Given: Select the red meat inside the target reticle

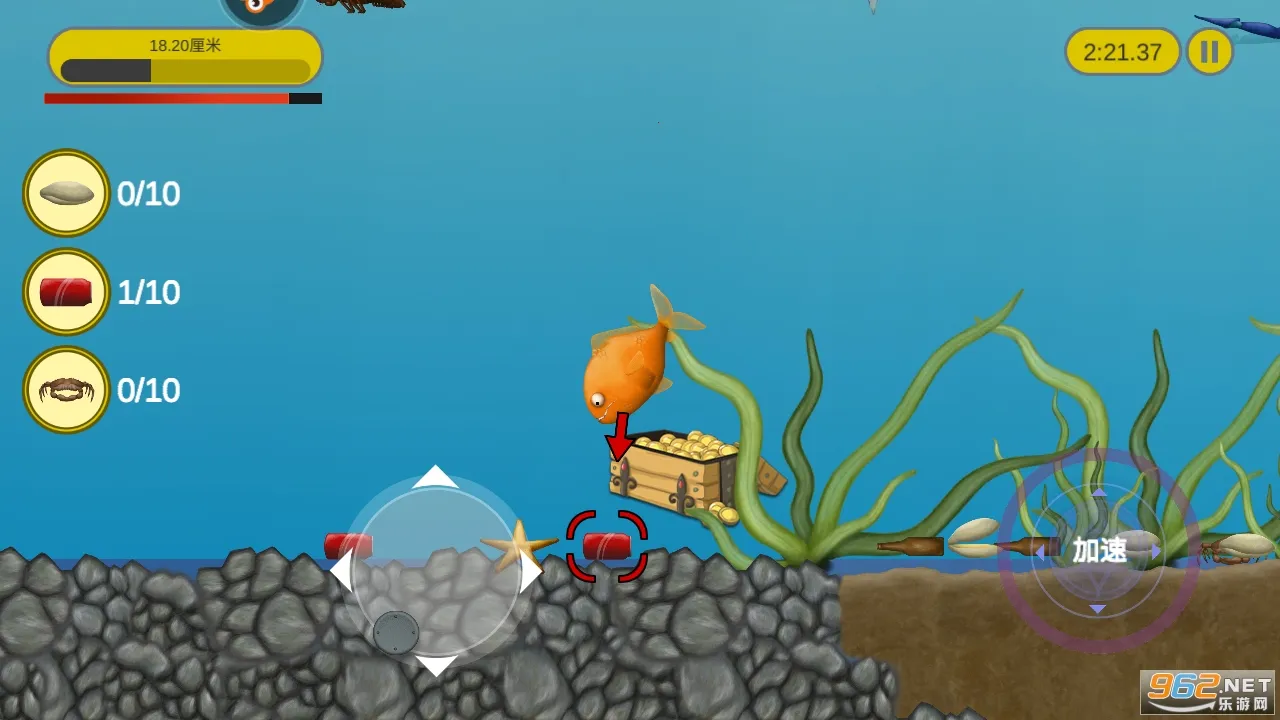Looking at the screenshot, I should (x=606, y=544).
